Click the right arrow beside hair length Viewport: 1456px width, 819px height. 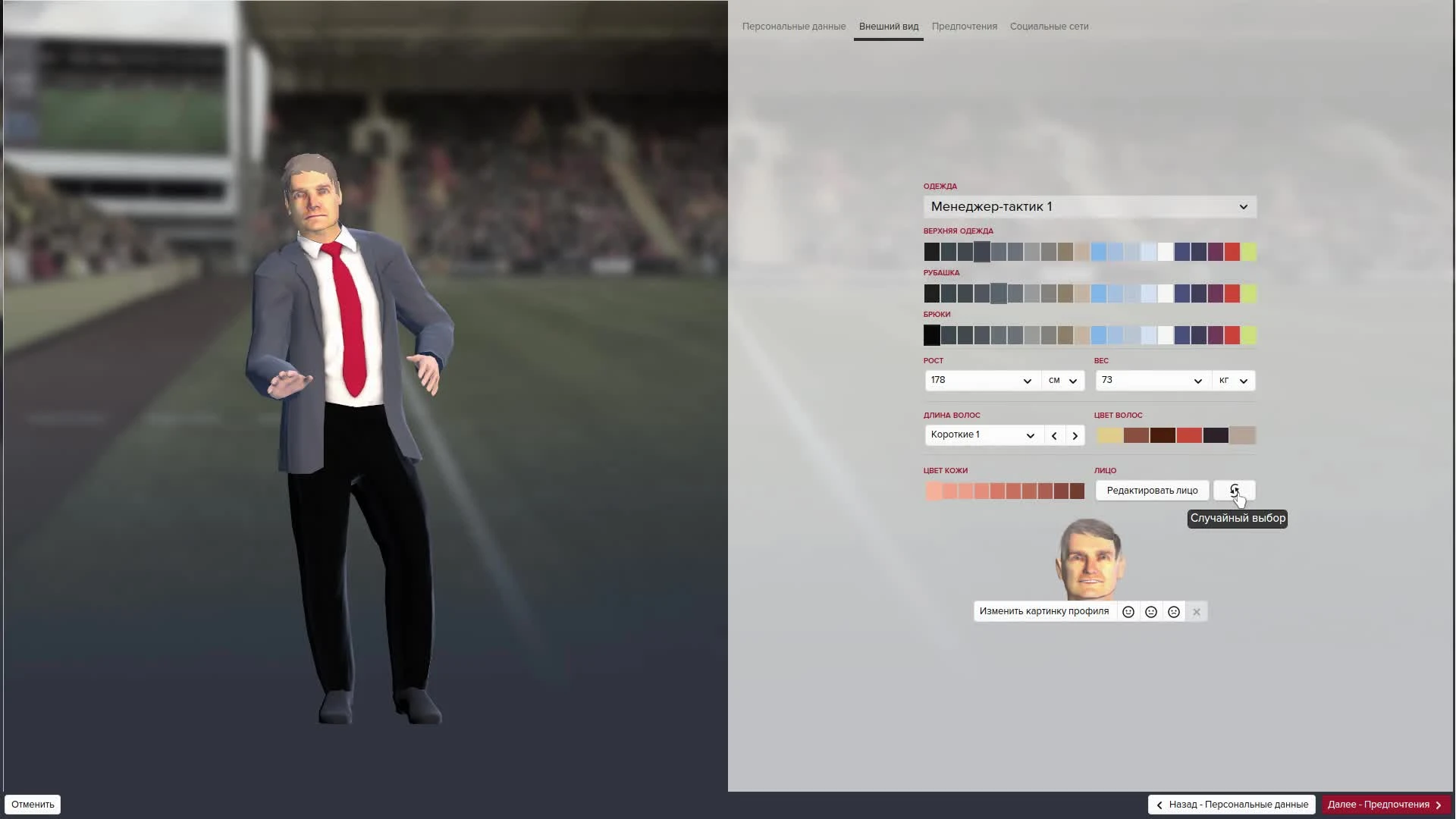pyautogui.click(x=1075, y=435)
